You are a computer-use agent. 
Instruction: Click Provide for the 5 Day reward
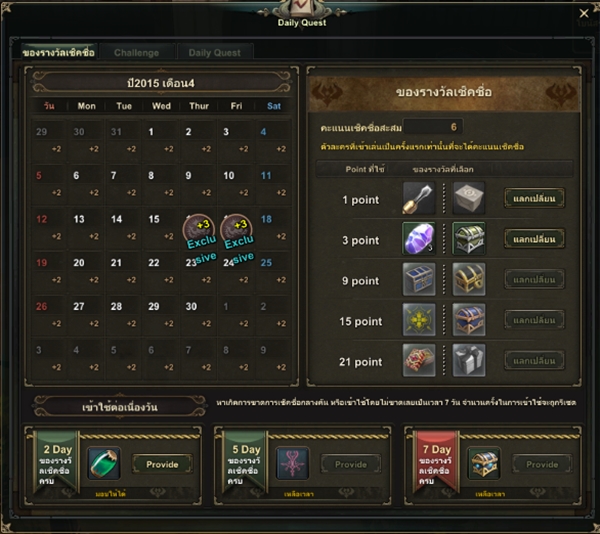point(351,464)
